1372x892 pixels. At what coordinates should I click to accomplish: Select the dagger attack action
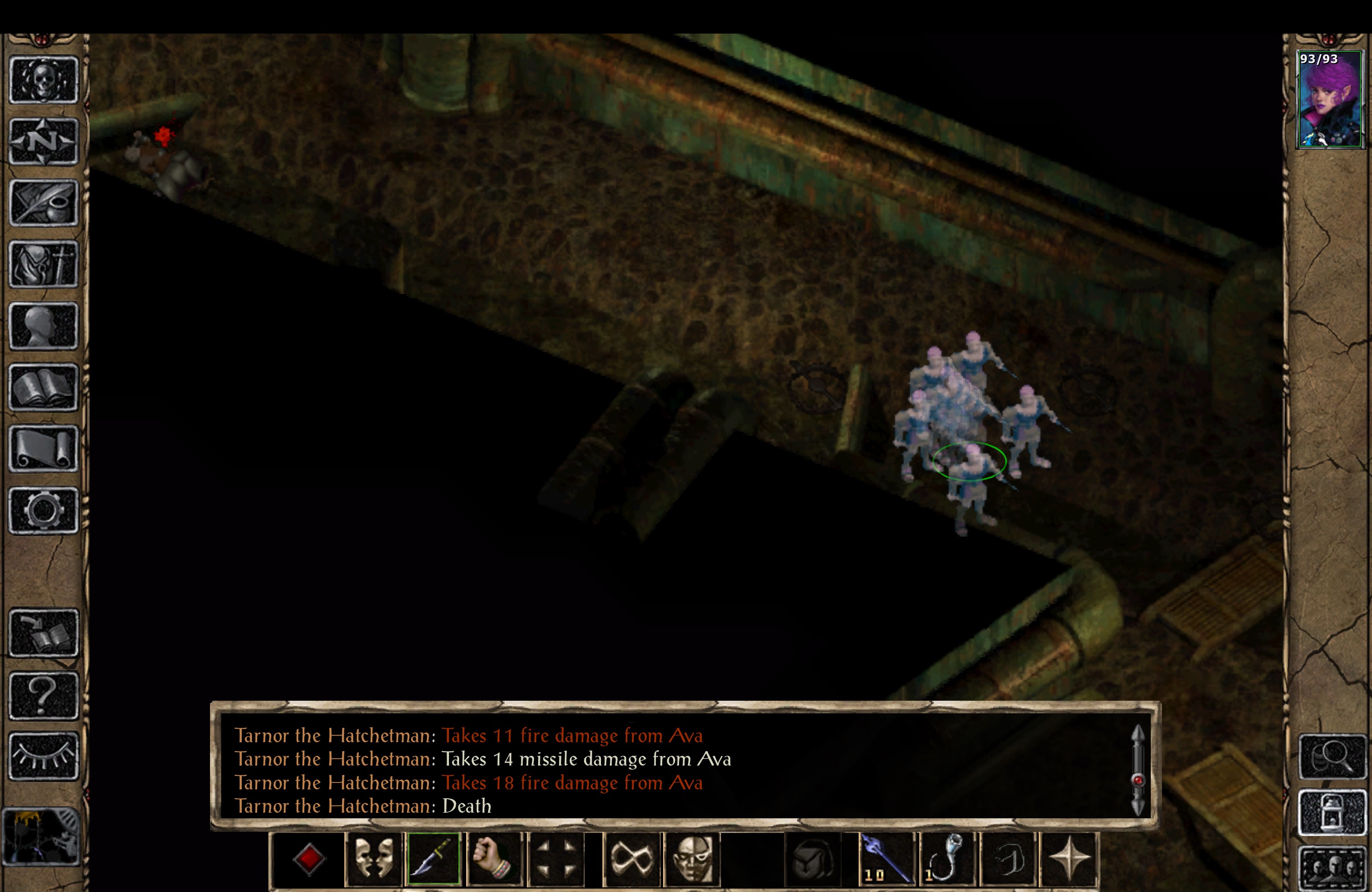pos(434,858)
